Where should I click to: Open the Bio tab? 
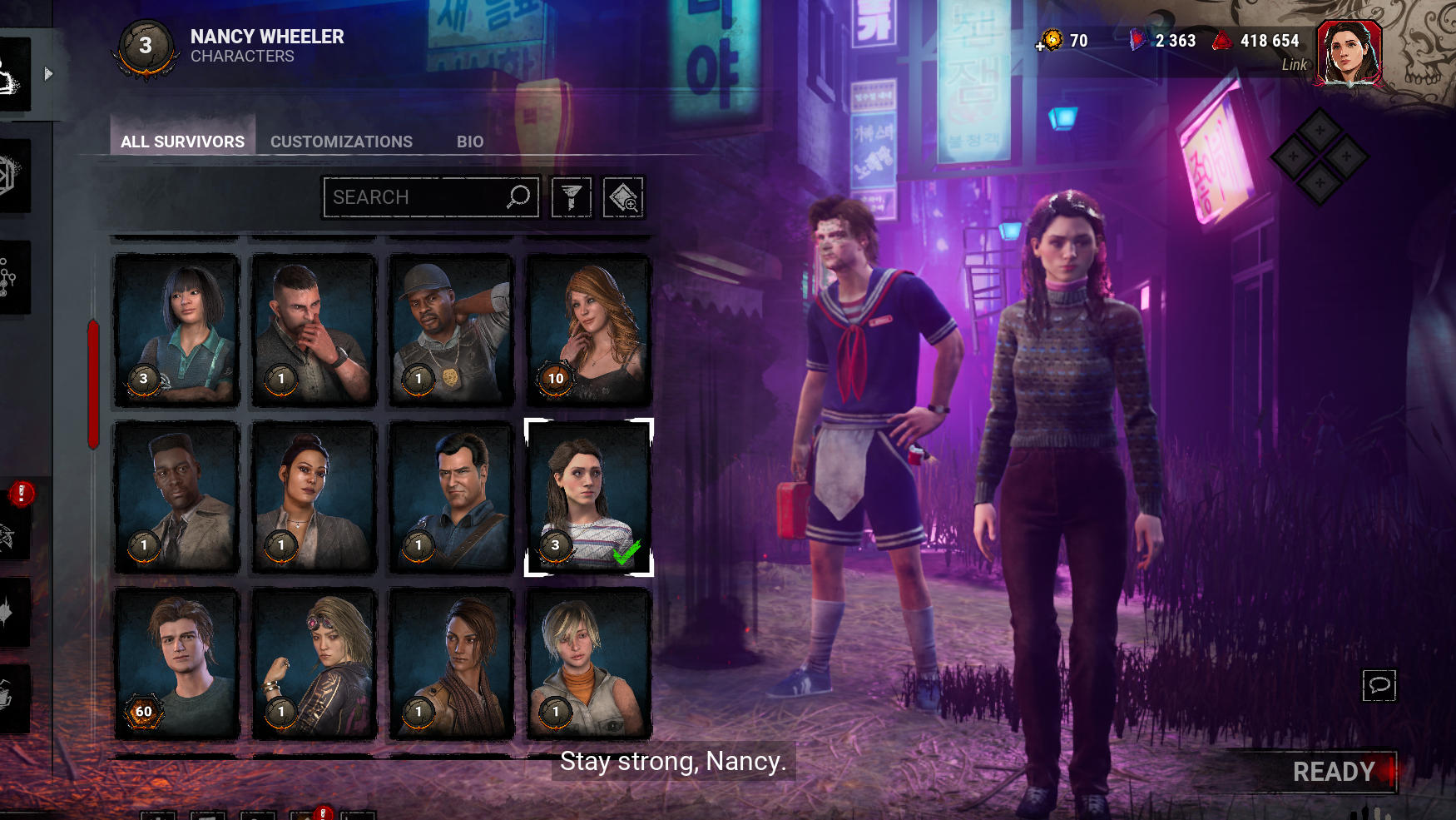pyautogui.click(x=469, y=142)
